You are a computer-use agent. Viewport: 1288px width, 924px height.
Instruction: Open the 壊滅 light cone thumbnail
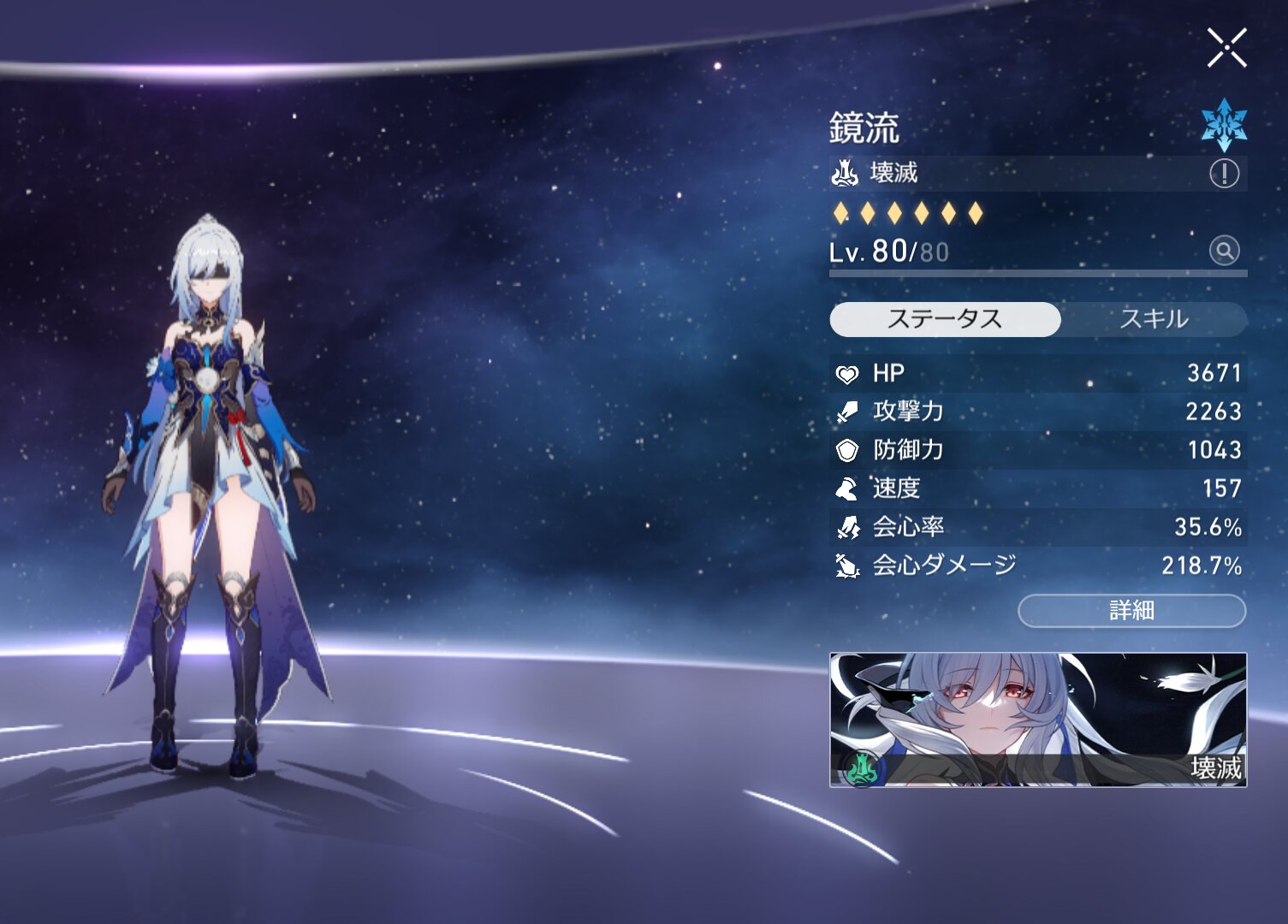click(x=1037, y=720)
